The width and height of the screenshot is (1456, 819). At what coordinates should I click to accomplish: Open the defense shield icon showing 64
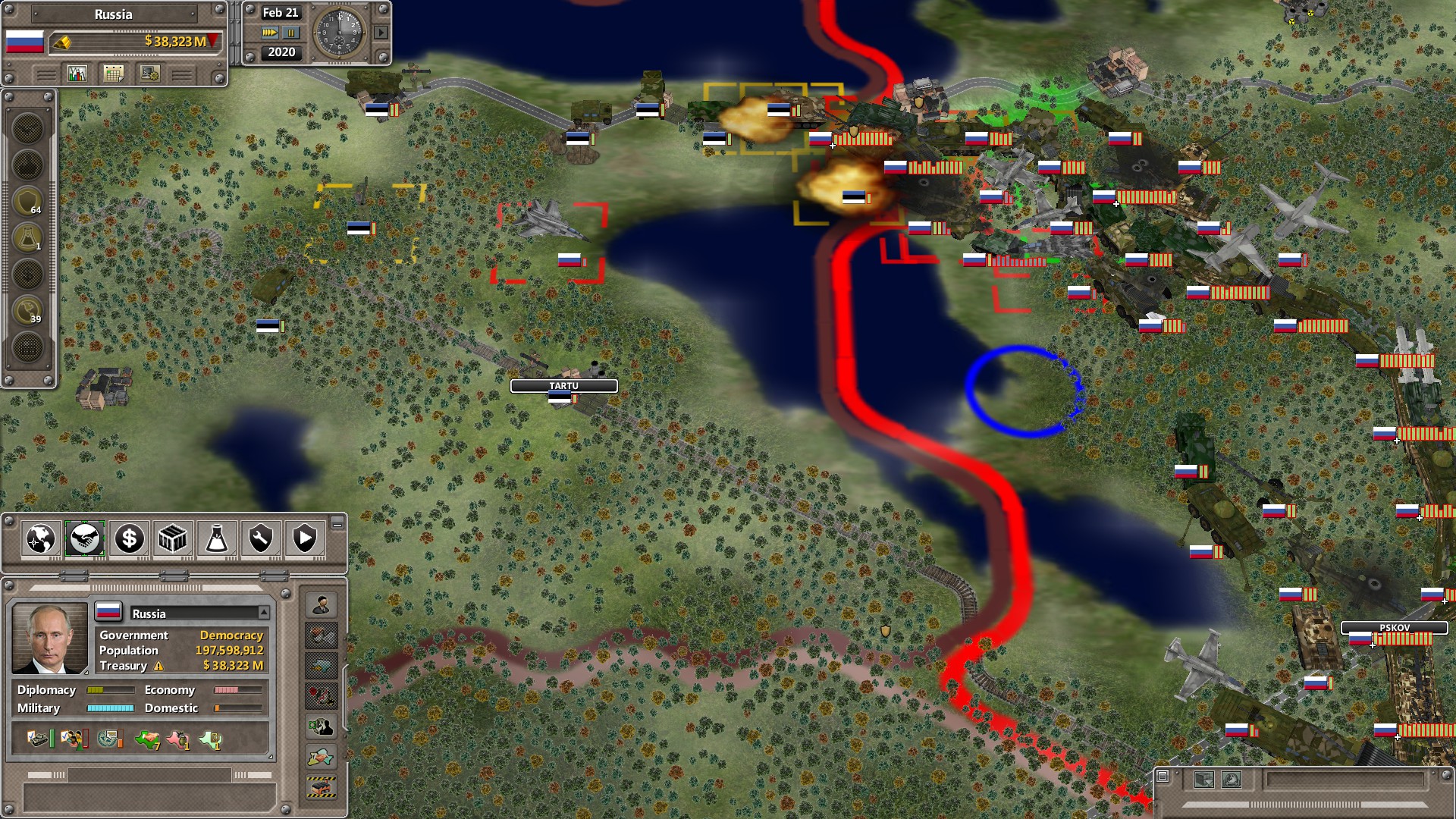click(27, 200)
